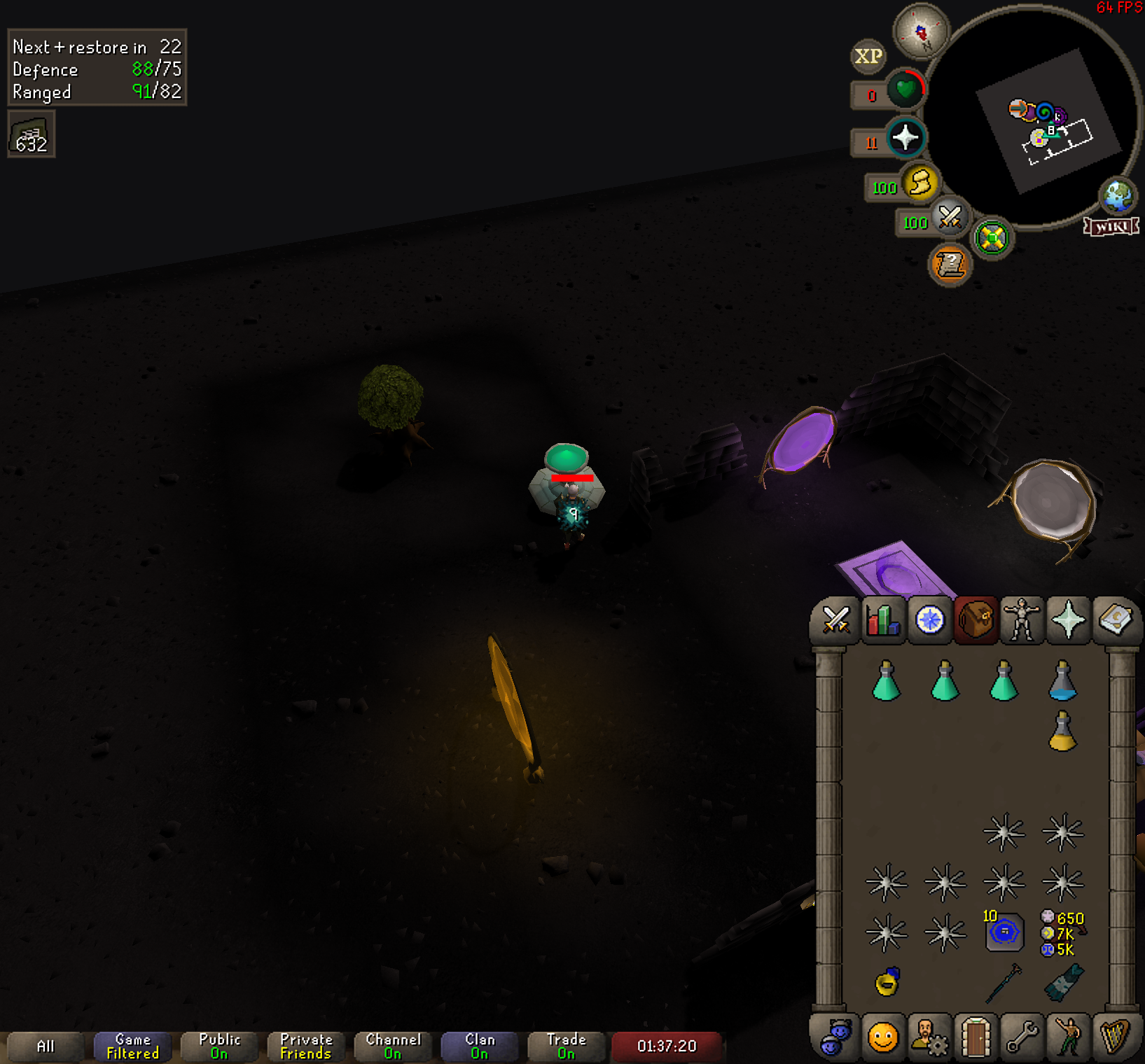Toggle run using the run energy orb

click(x=920, y=183)
